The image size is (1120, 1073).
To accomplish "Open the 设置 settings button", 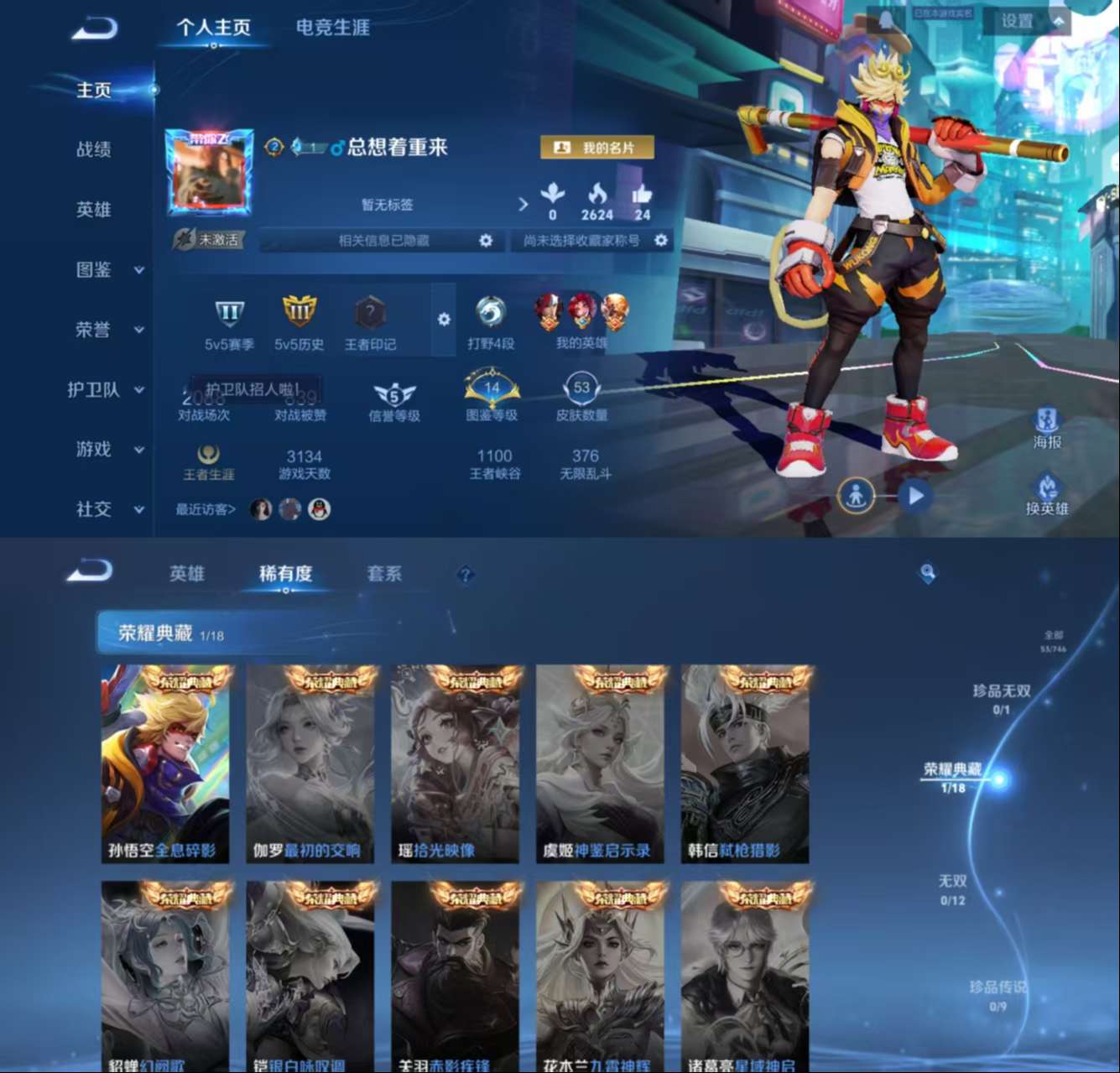I will 1016,23.
